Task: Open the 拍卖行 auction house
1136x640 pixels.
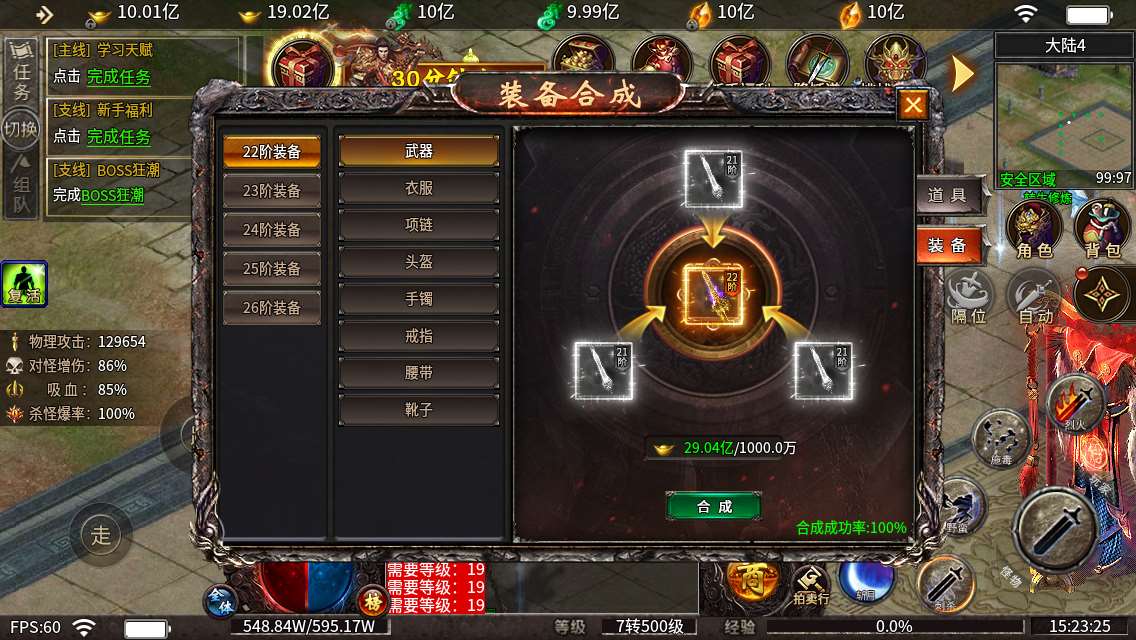Action: 811,584
